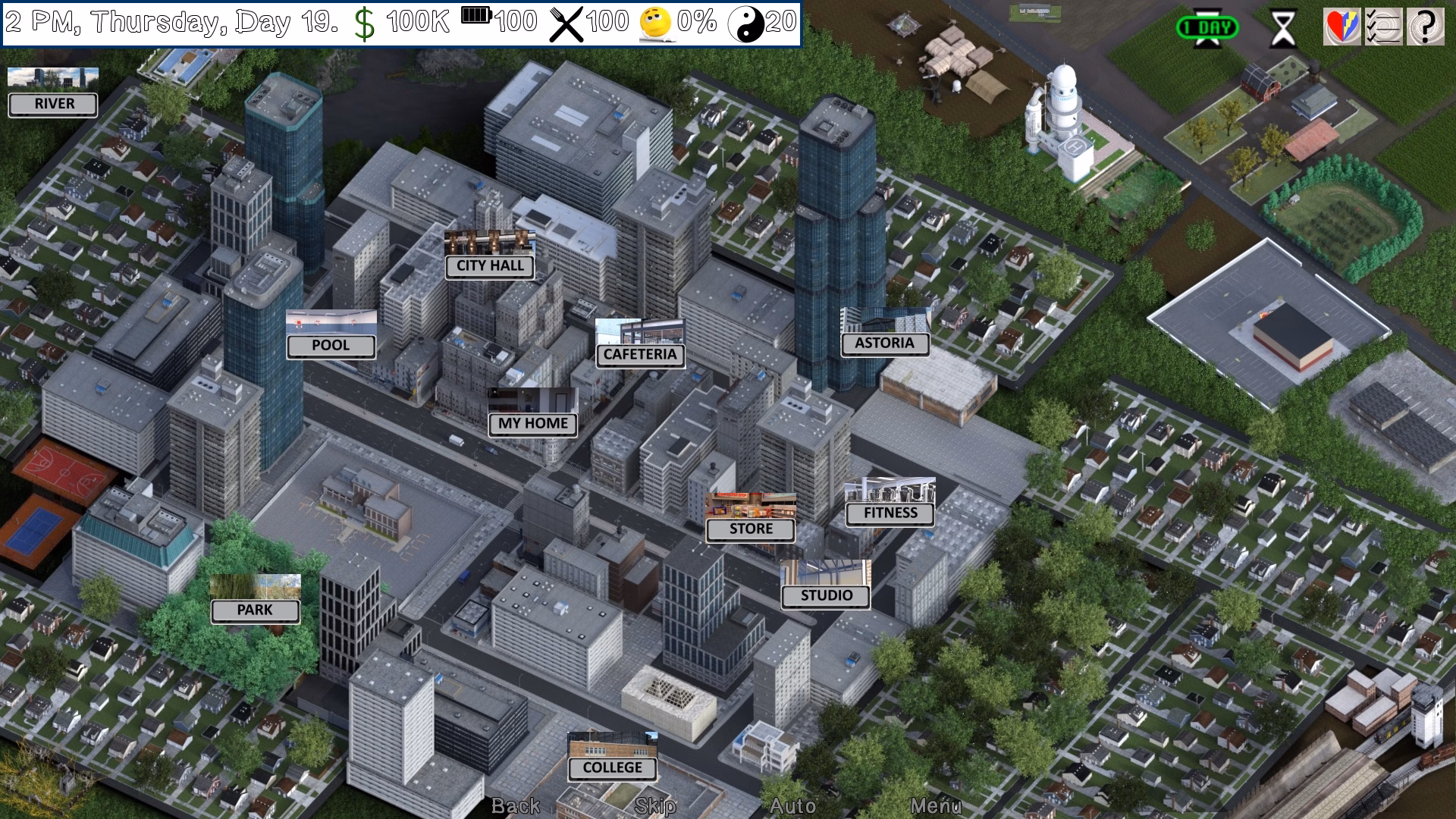Open the heart-lightning stats icon
This screenshot has height=819, width=1456.
1341,24
